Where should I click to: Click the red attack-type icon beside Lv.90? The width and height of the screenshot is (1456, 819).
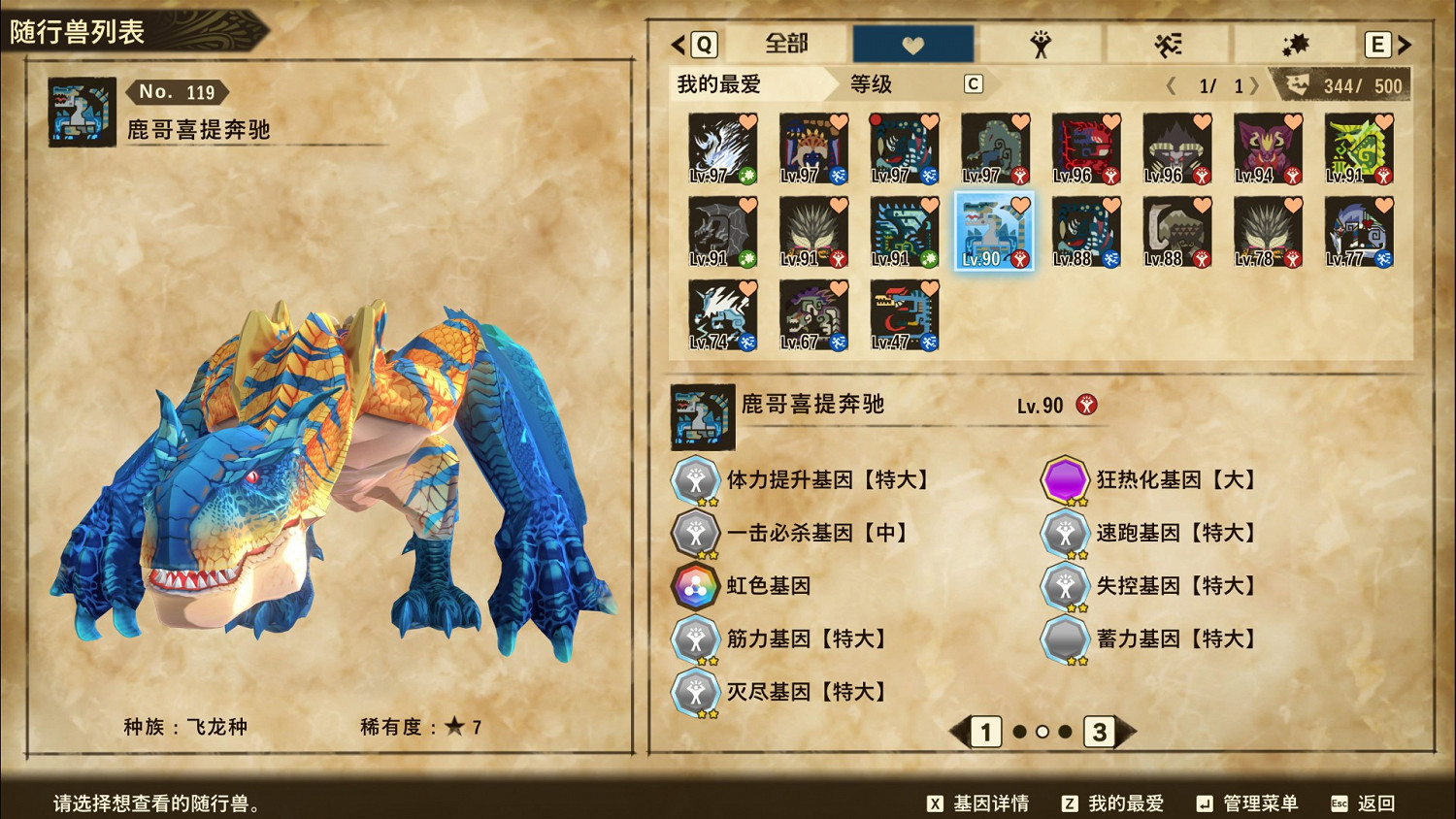click(1087, 405)
